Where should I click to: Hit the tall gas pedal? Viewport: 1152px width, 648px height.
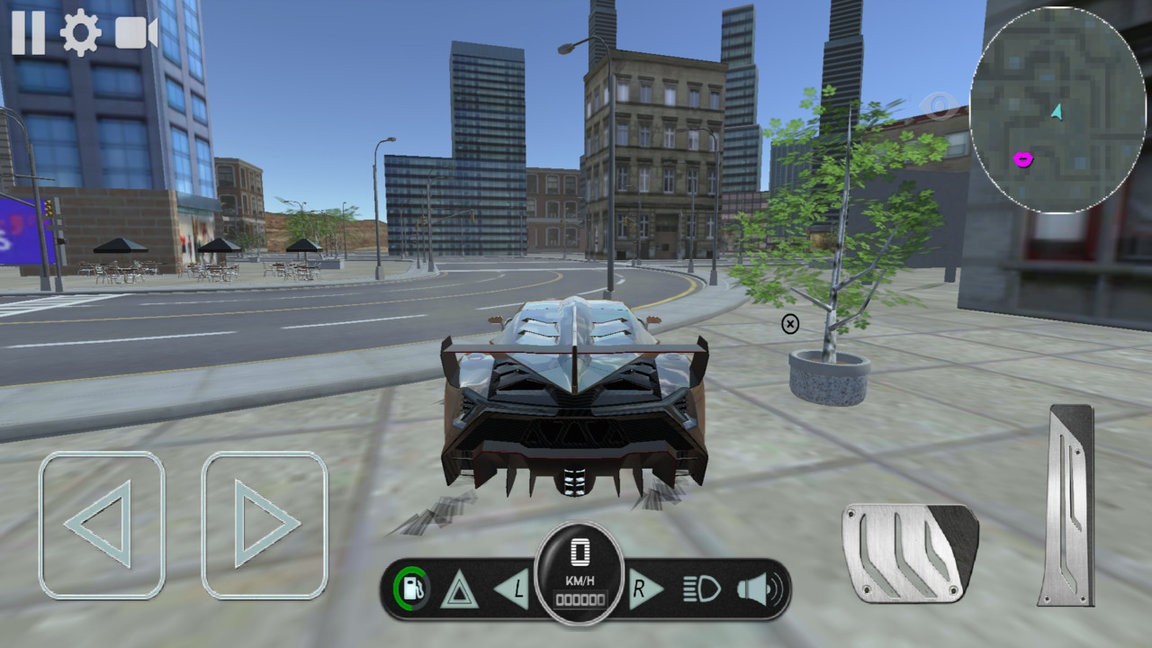coord(1066,505)
